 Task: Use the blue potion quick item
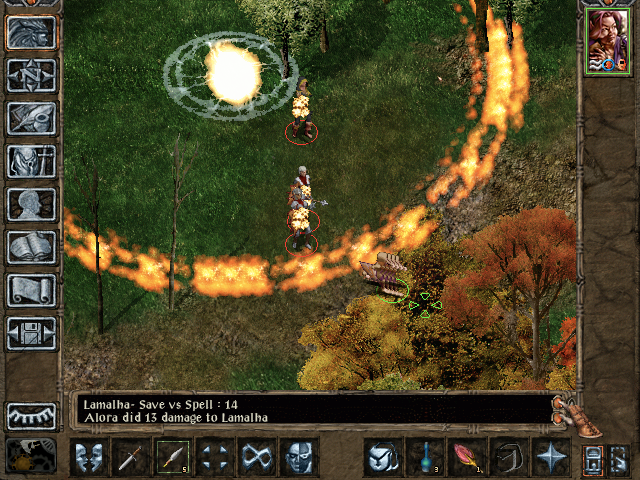[424, 458]
